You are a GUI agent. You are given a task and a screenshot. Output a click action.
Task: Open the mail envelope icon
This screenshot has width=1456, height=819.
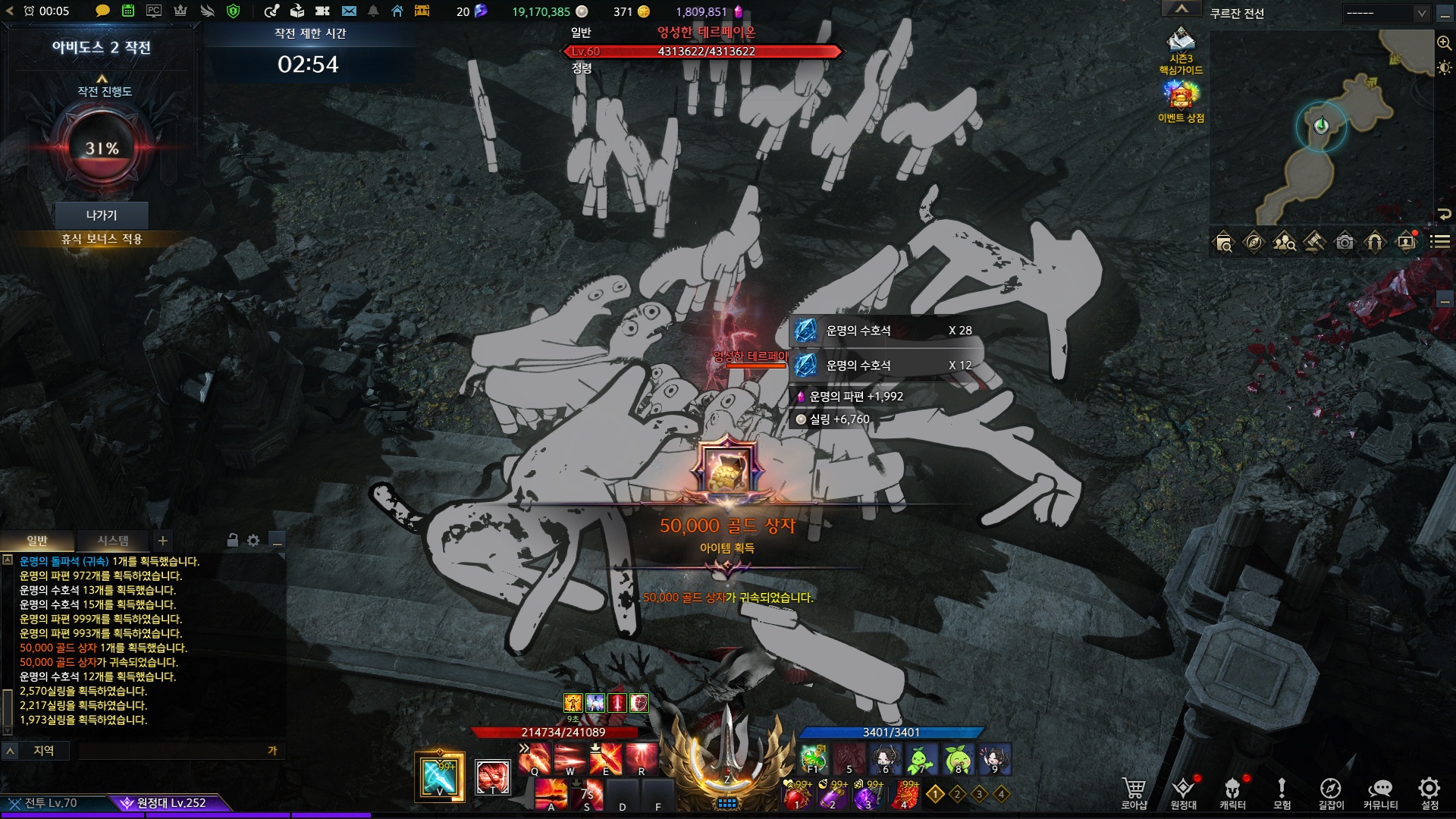tap(349, 11)
